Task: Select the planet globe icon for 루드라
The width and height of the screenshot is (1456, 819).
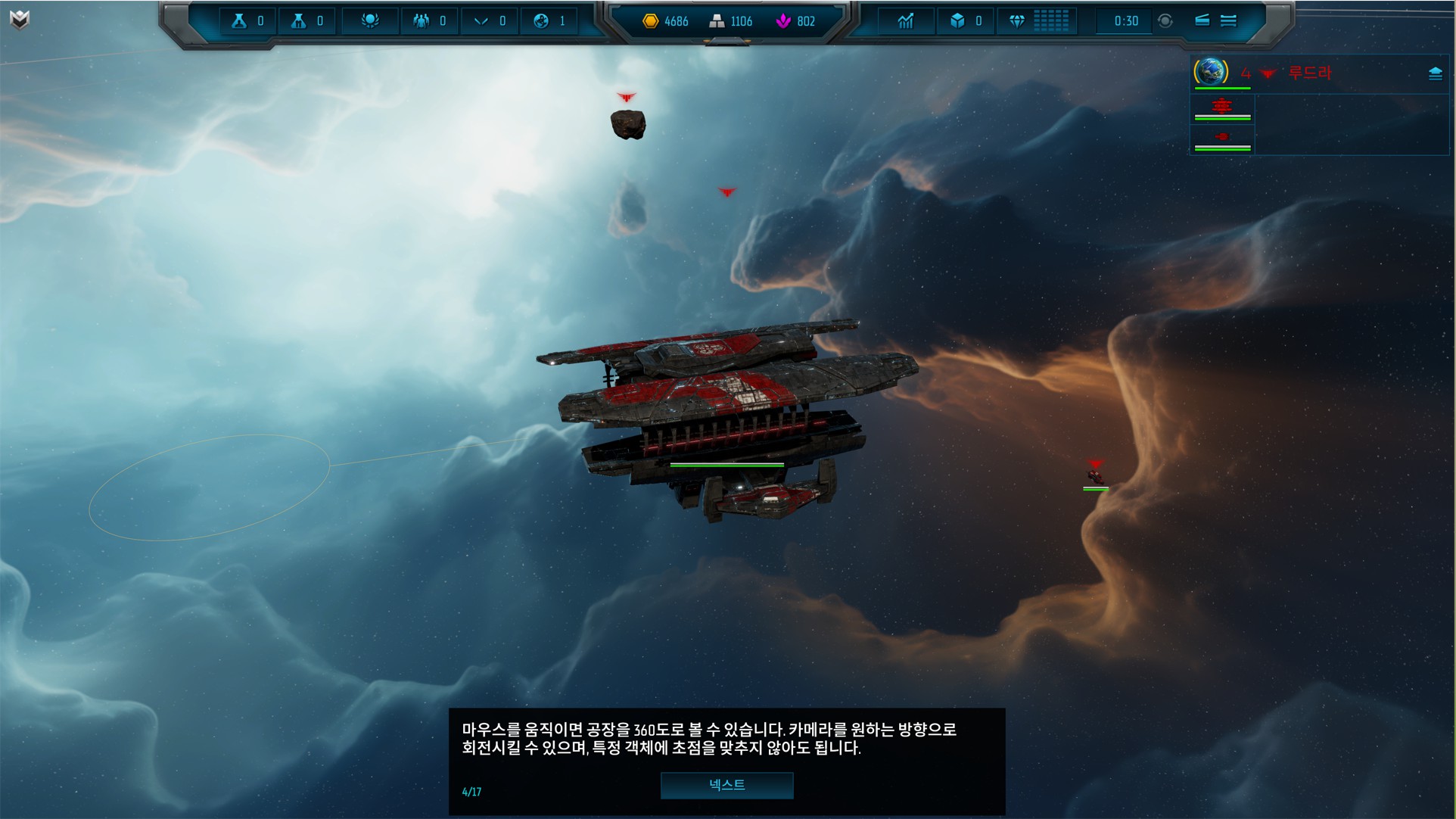Action: click(1211, 72)
